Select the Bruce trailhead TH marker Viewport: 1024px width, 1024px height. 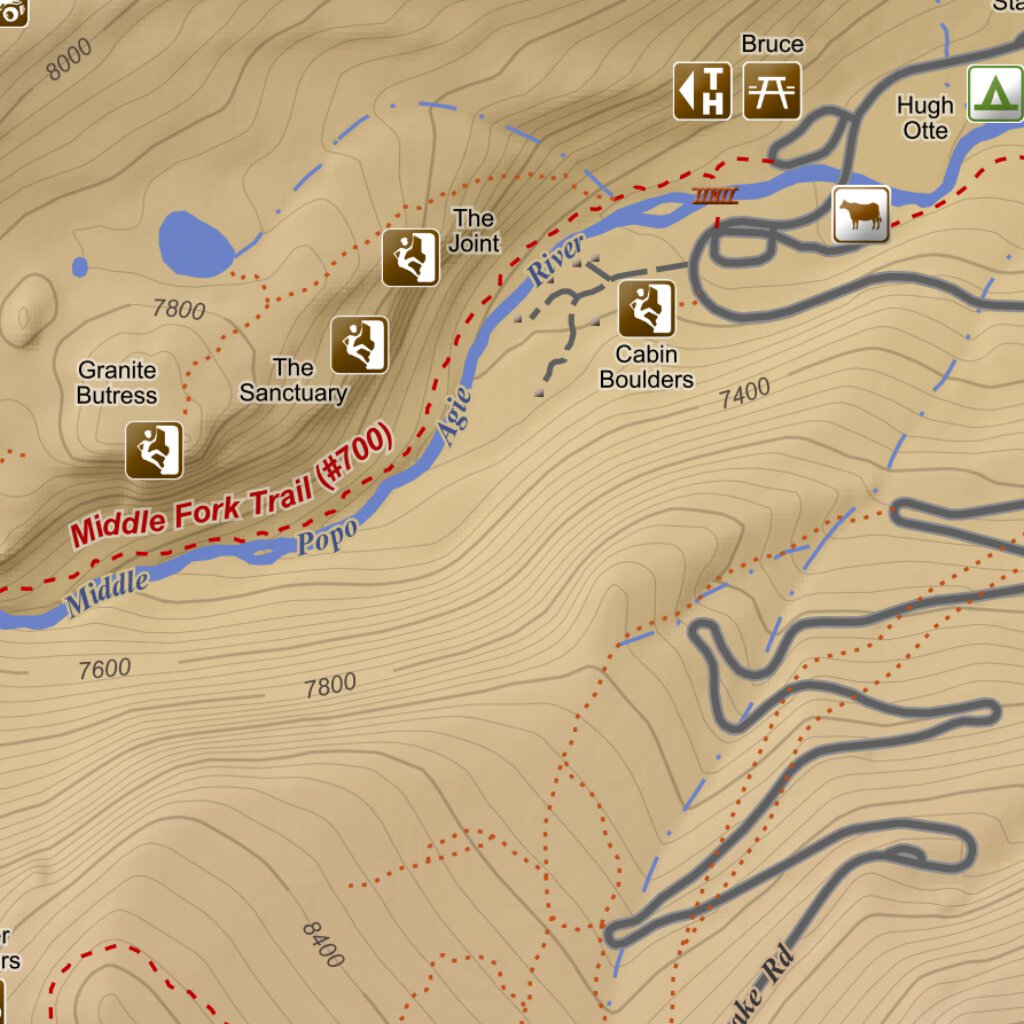coord(702,91)
